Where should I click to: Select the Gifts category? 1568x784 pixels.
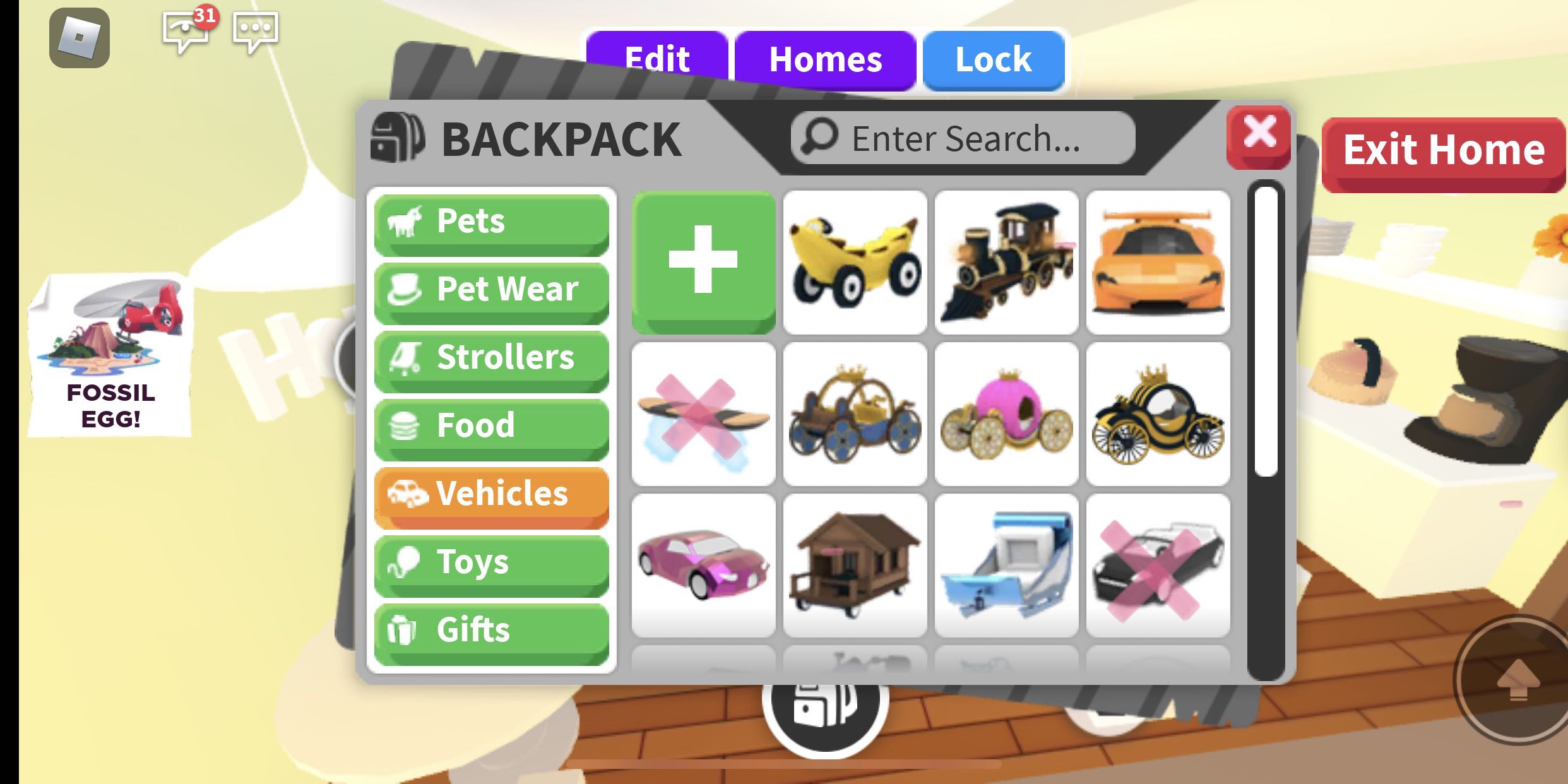coord(490,629)
